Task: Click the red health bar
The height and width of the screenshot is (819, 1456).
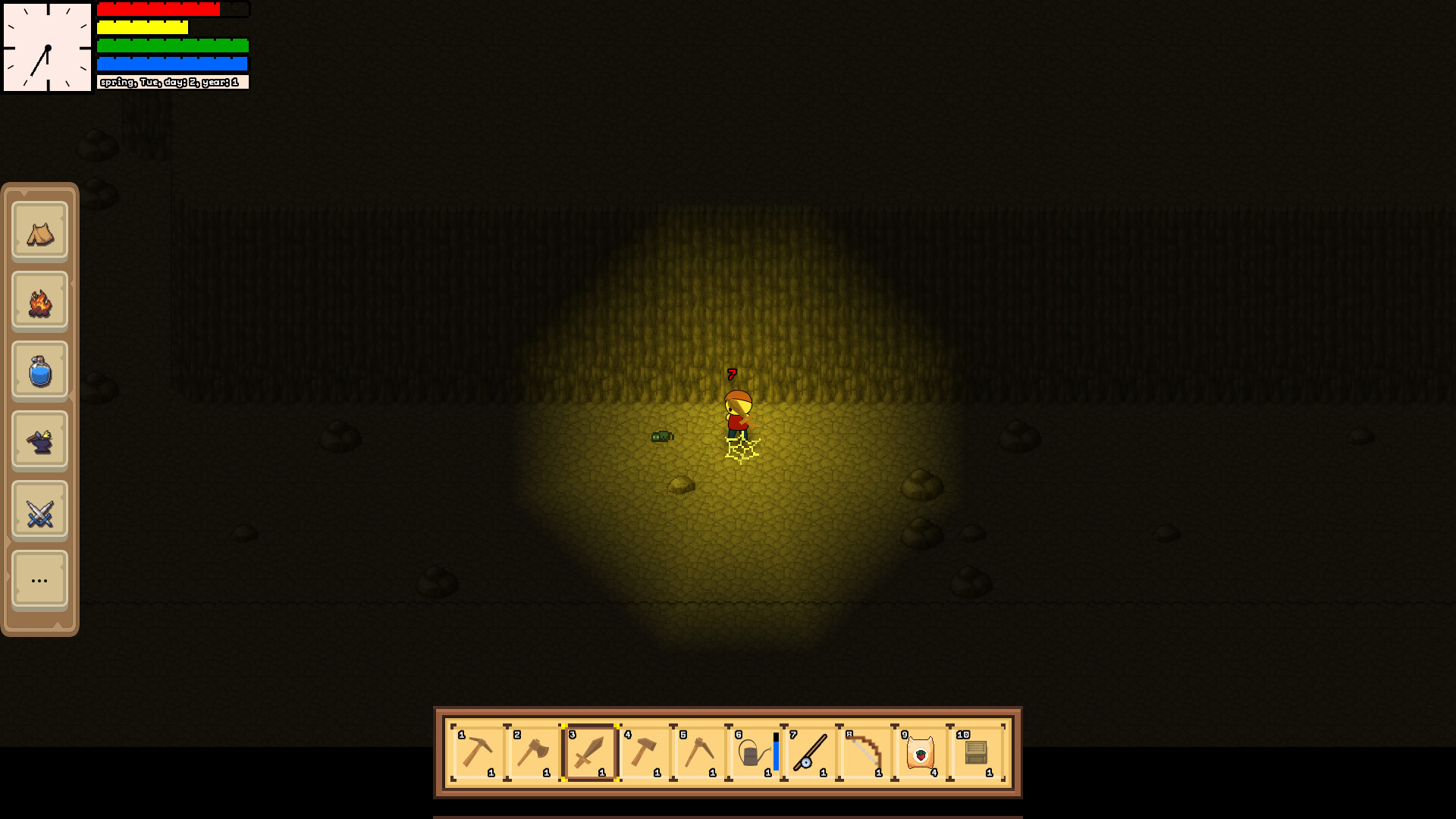Action: pos(158,10)
